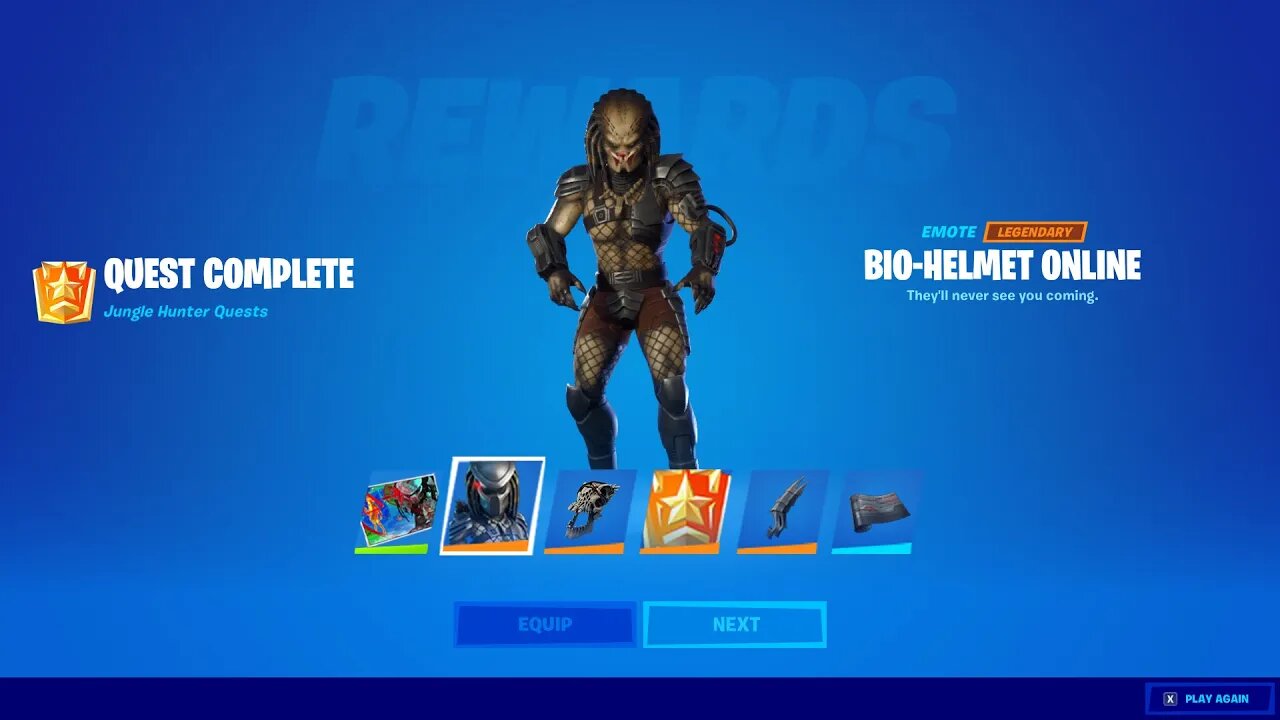Click the LEGENDARY rarity badge
The image size is (1280, 720).
tap(1035, 231)
